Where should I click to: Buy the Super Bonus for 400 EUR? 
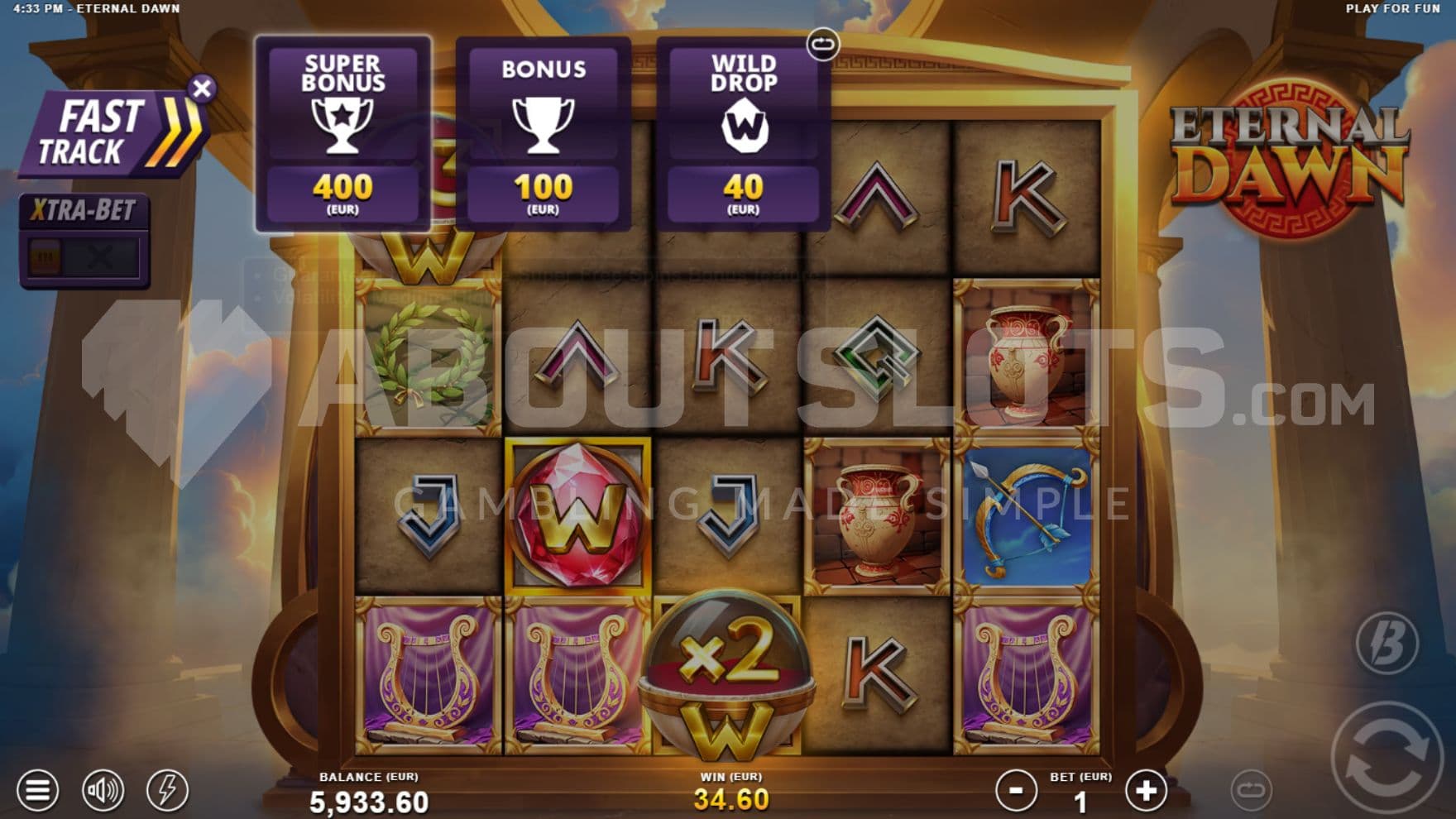(342, 134)
